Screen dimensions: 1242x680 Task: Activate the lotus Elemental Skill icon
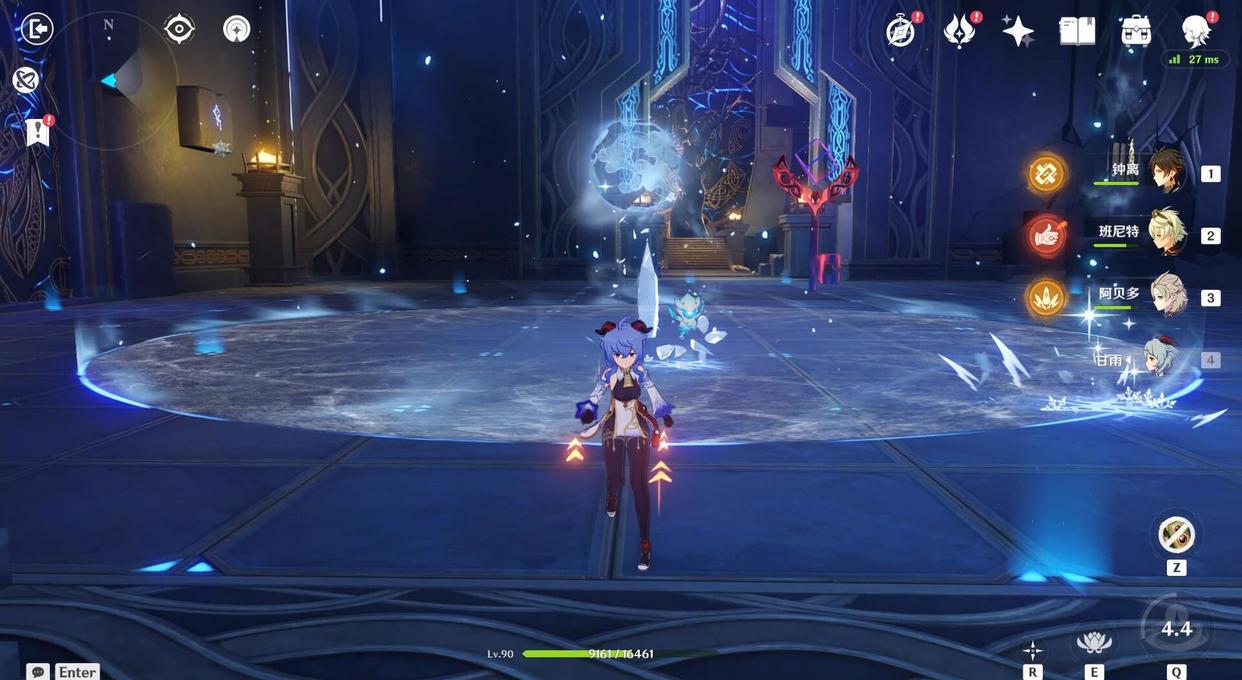1094,642
